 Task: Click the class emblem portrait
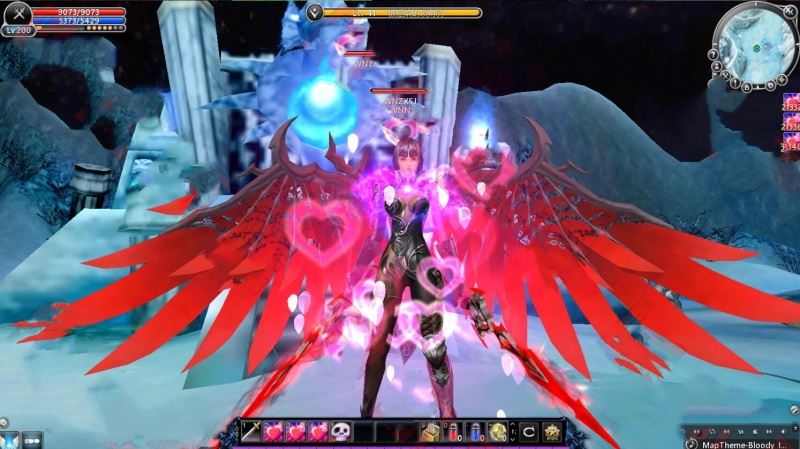coord(17,15)
